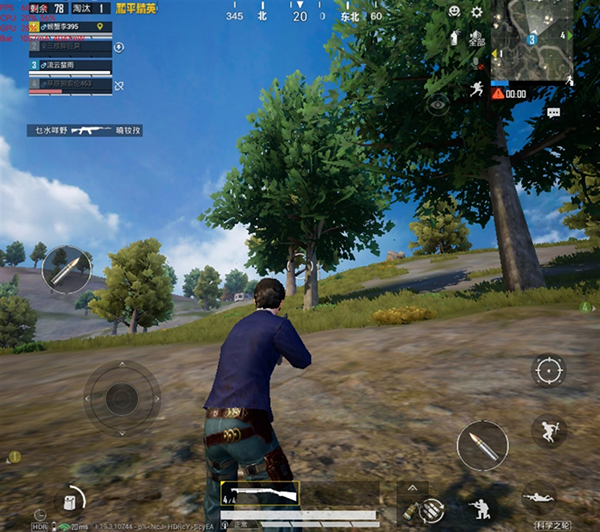The image size is (600, 532).
Task: Switch the voice channel speaker icon
Action: click(476, 40)
